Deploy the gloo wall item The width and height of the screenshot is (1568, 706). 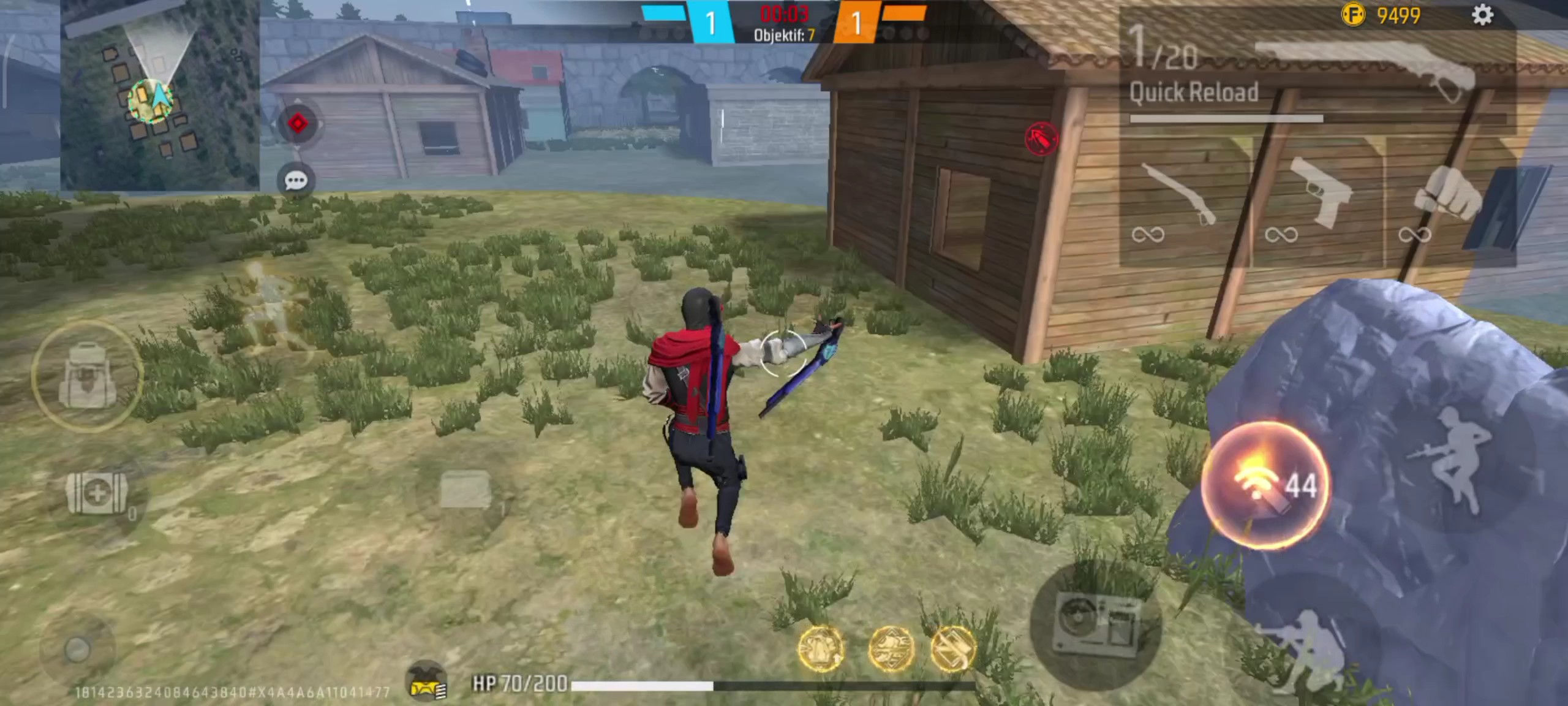coord(465,490)
